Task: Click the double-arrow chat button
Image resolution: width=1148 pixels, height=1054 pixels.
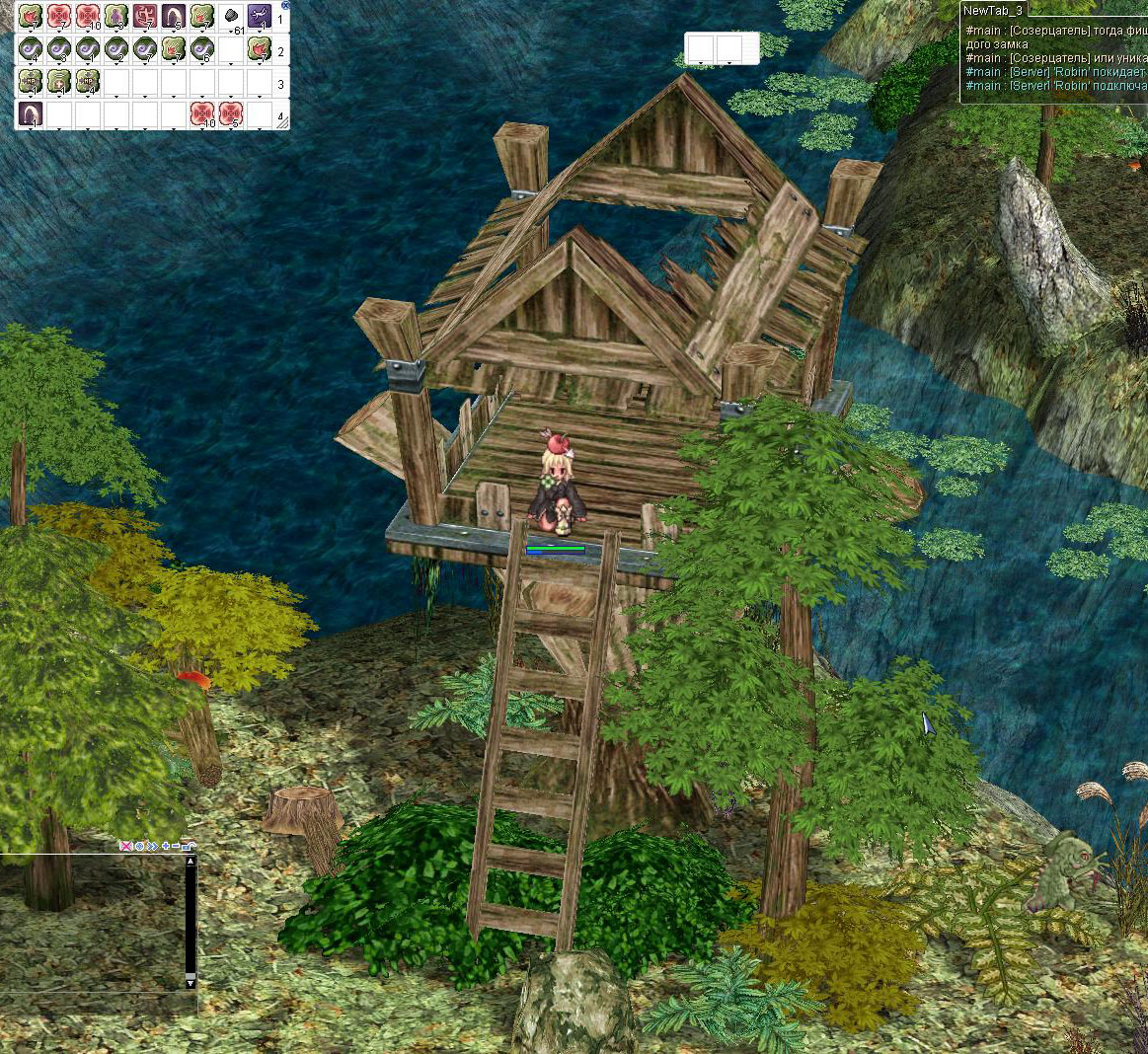Action: click(x=152, y=846)
